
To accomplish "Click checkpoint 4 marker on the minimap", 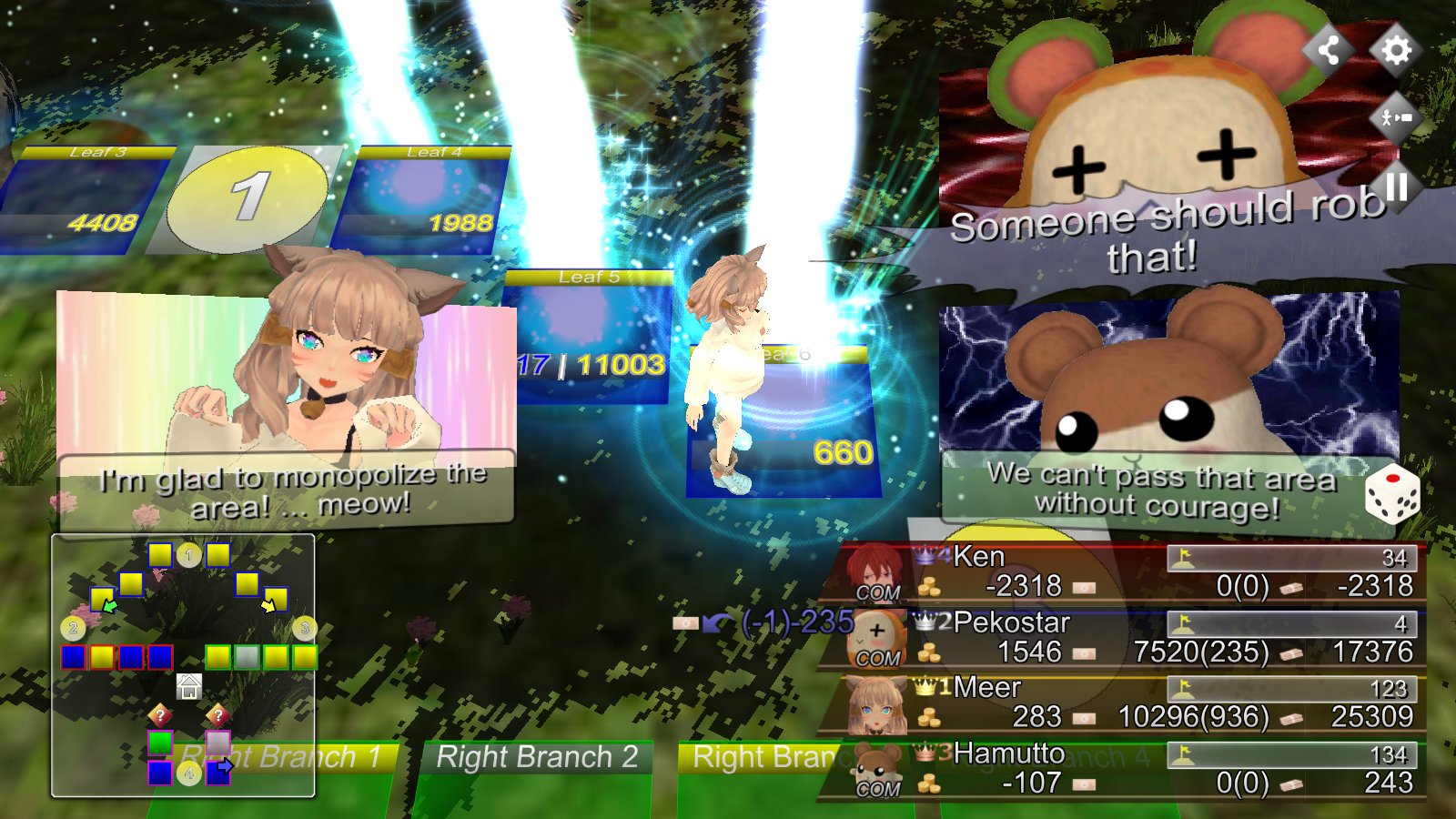I will 188,773.
